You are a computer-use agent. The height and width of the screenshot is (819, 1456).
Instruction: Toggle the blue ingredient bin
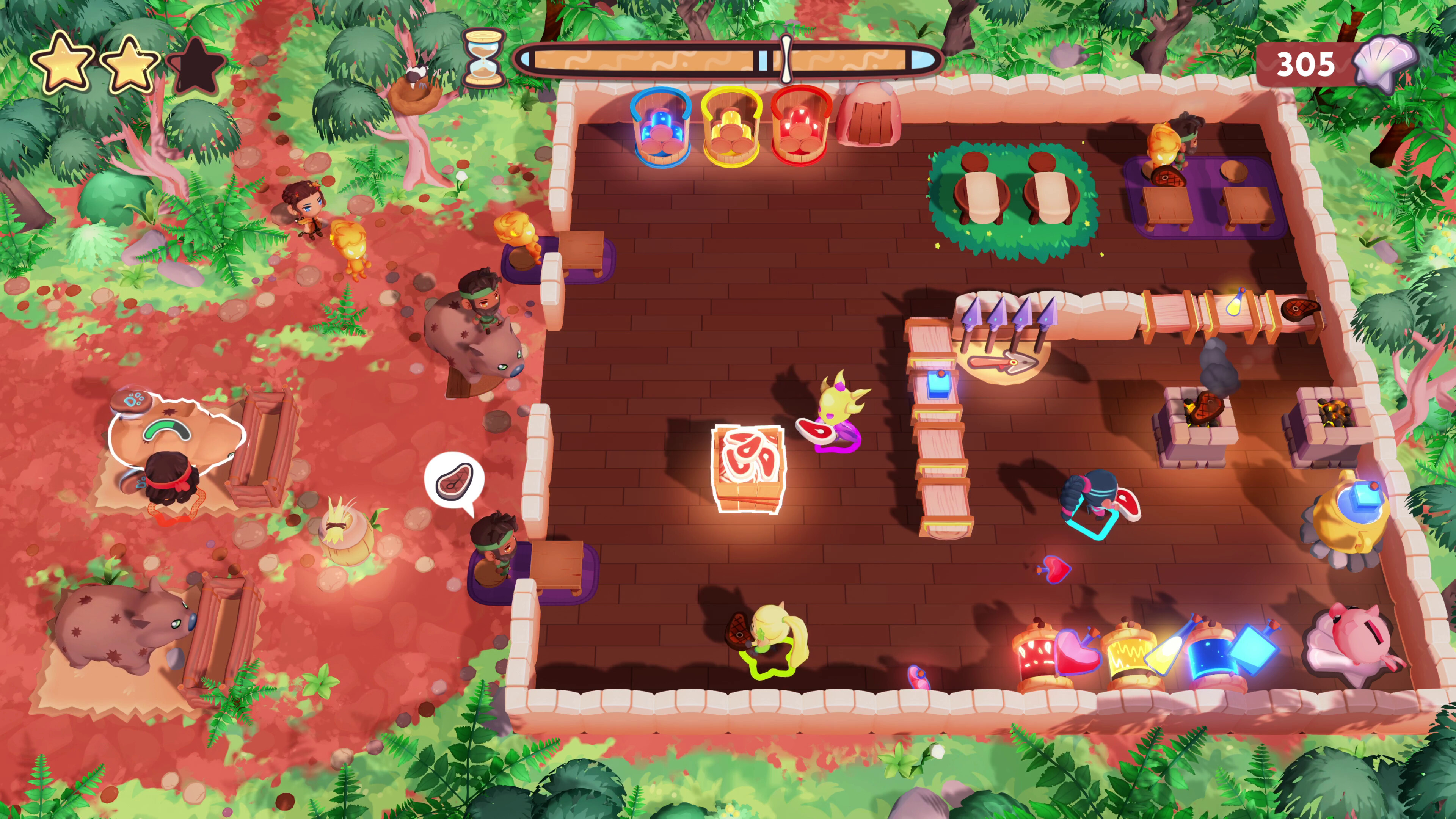661,127
